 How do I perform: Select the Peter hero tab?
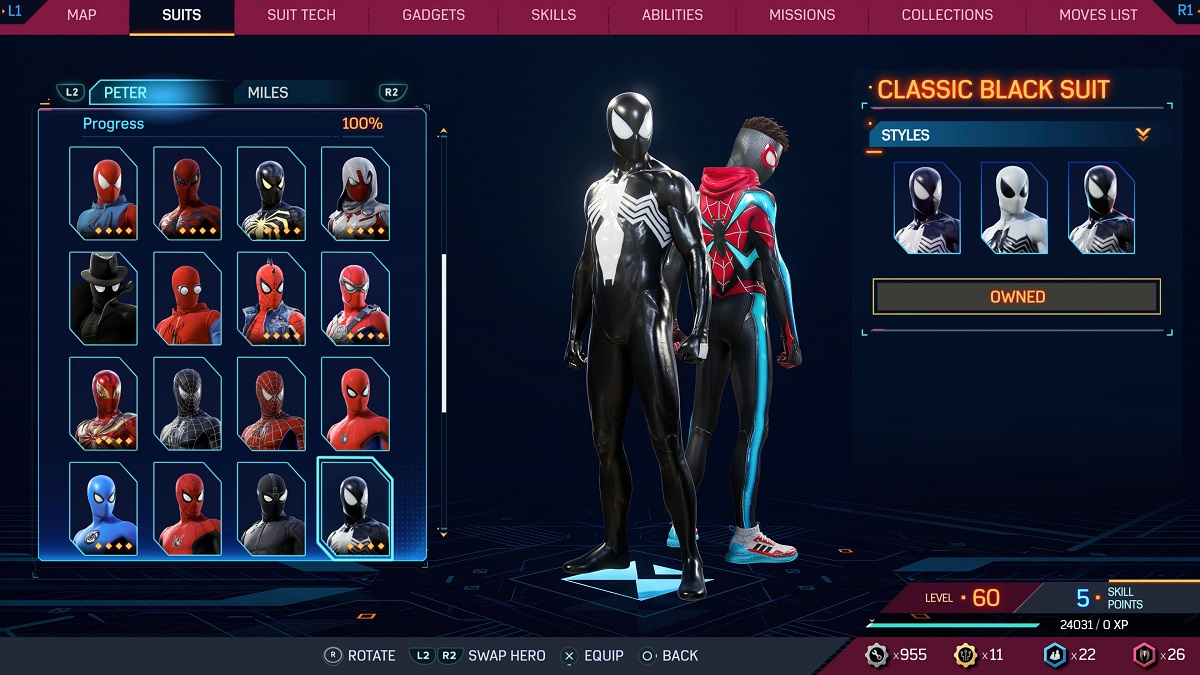click(x=126, y=93)
